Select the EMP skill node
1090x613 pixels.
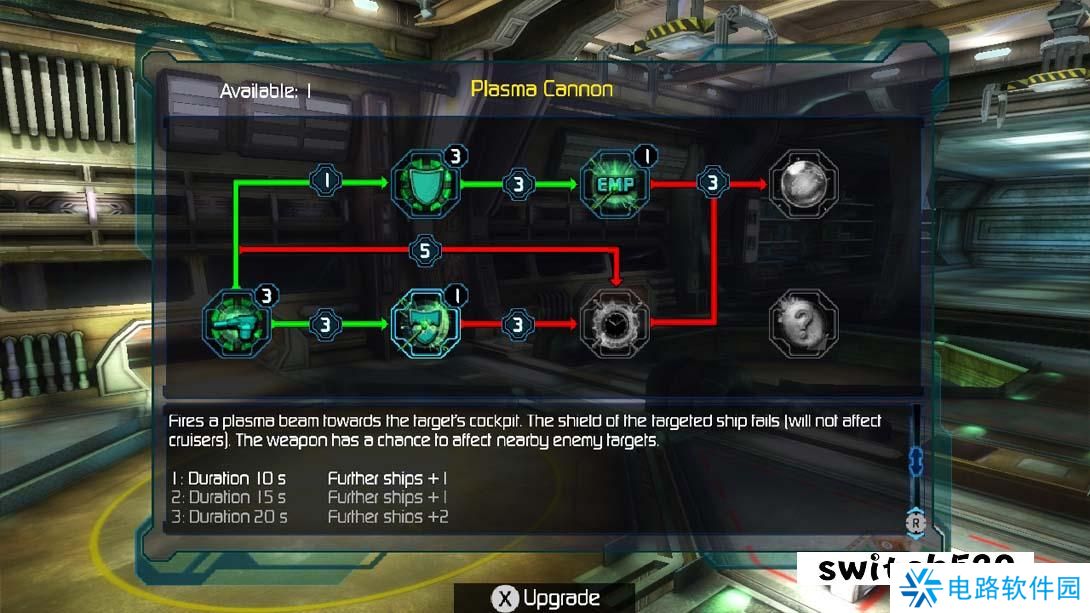pos(613,184)
